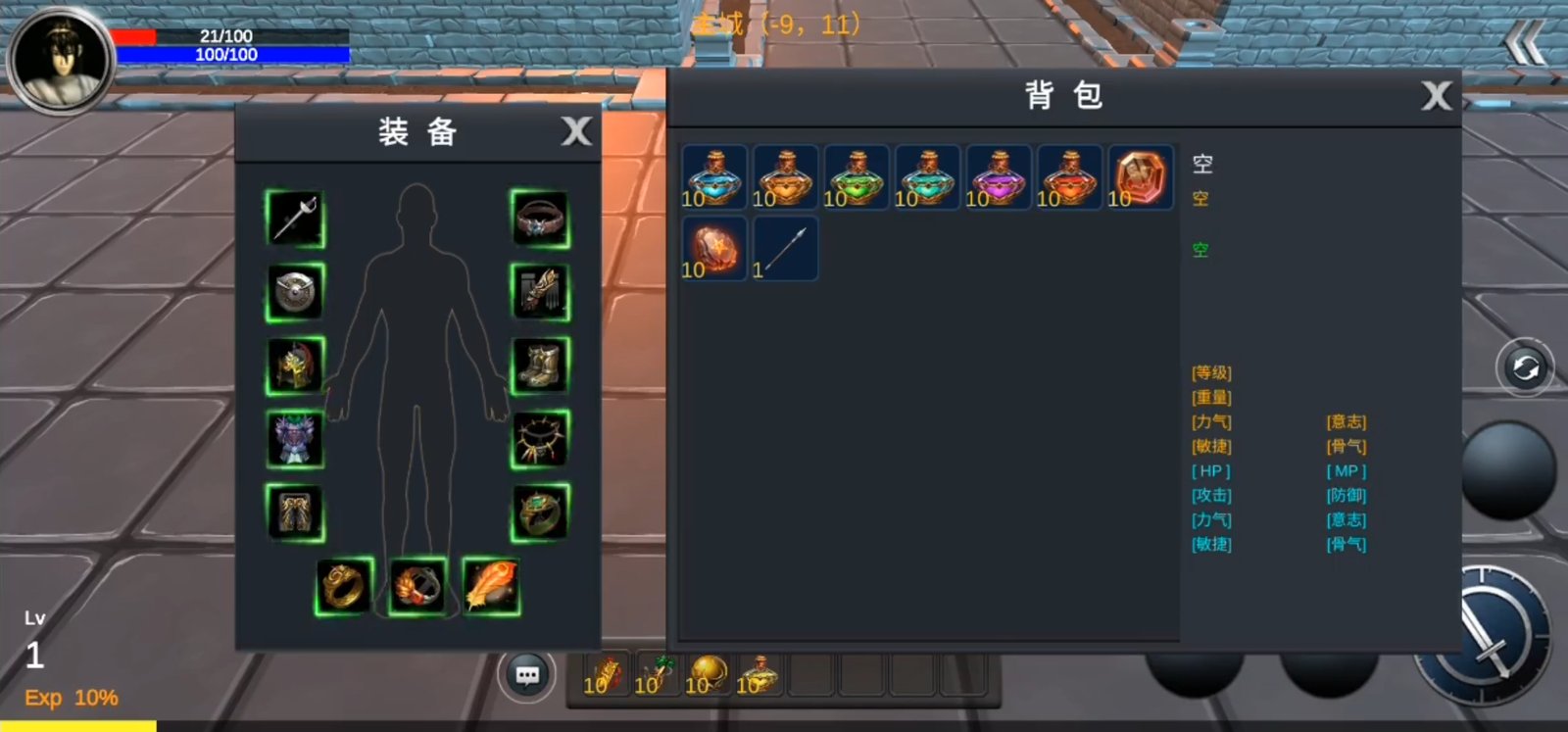Select the equipped round shield slot
The image size is (1568, 732).
(x=295, y=292)
